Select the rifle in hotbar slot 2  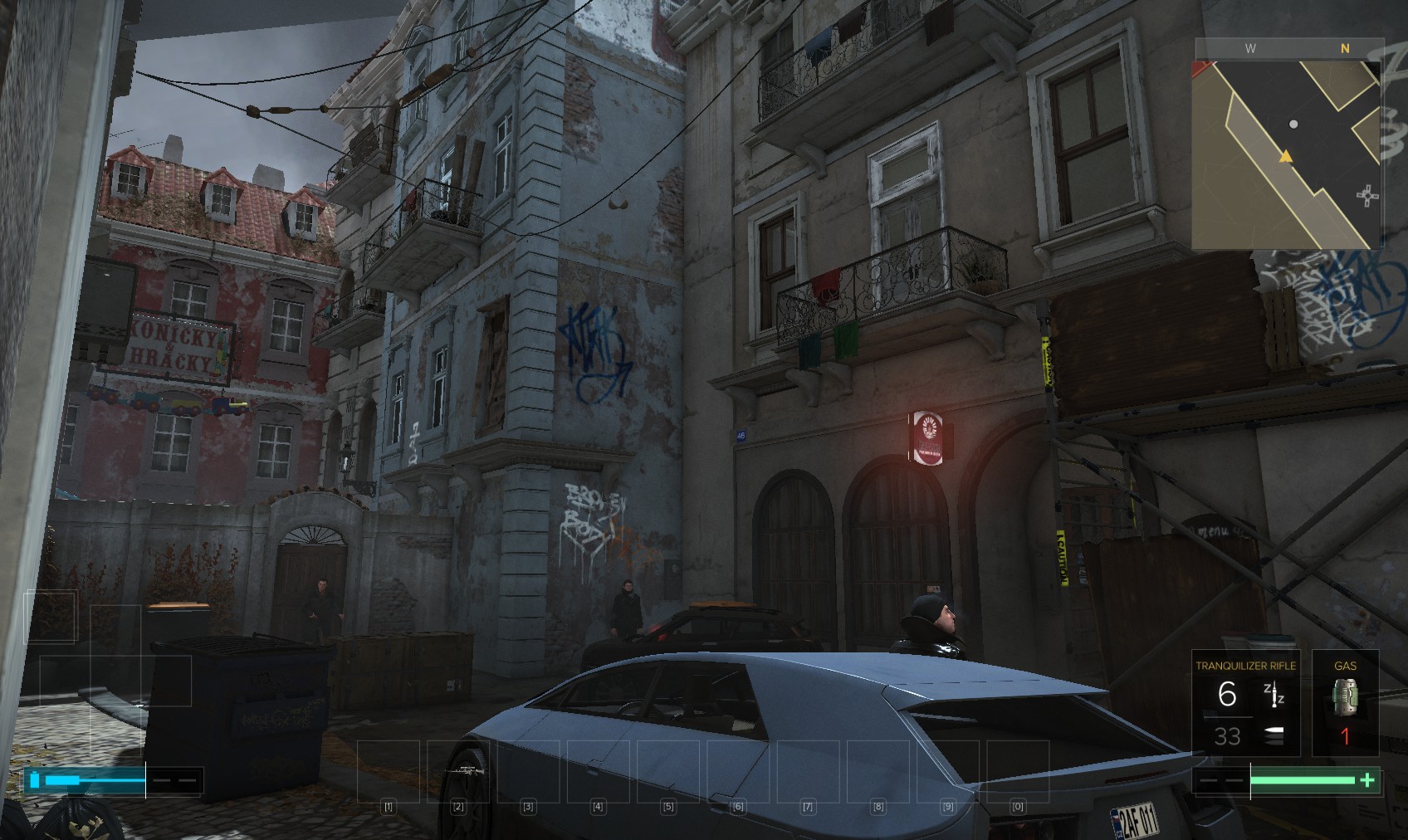460,771
